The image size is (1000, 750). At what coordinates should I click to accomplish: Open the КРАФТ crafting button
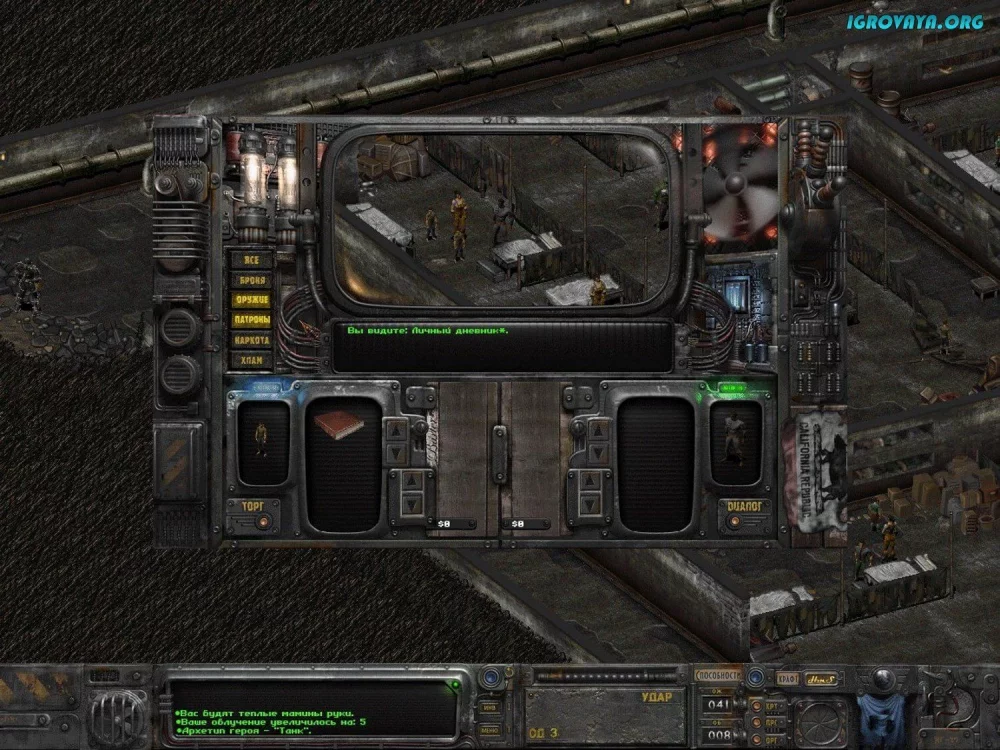point(787,678)
